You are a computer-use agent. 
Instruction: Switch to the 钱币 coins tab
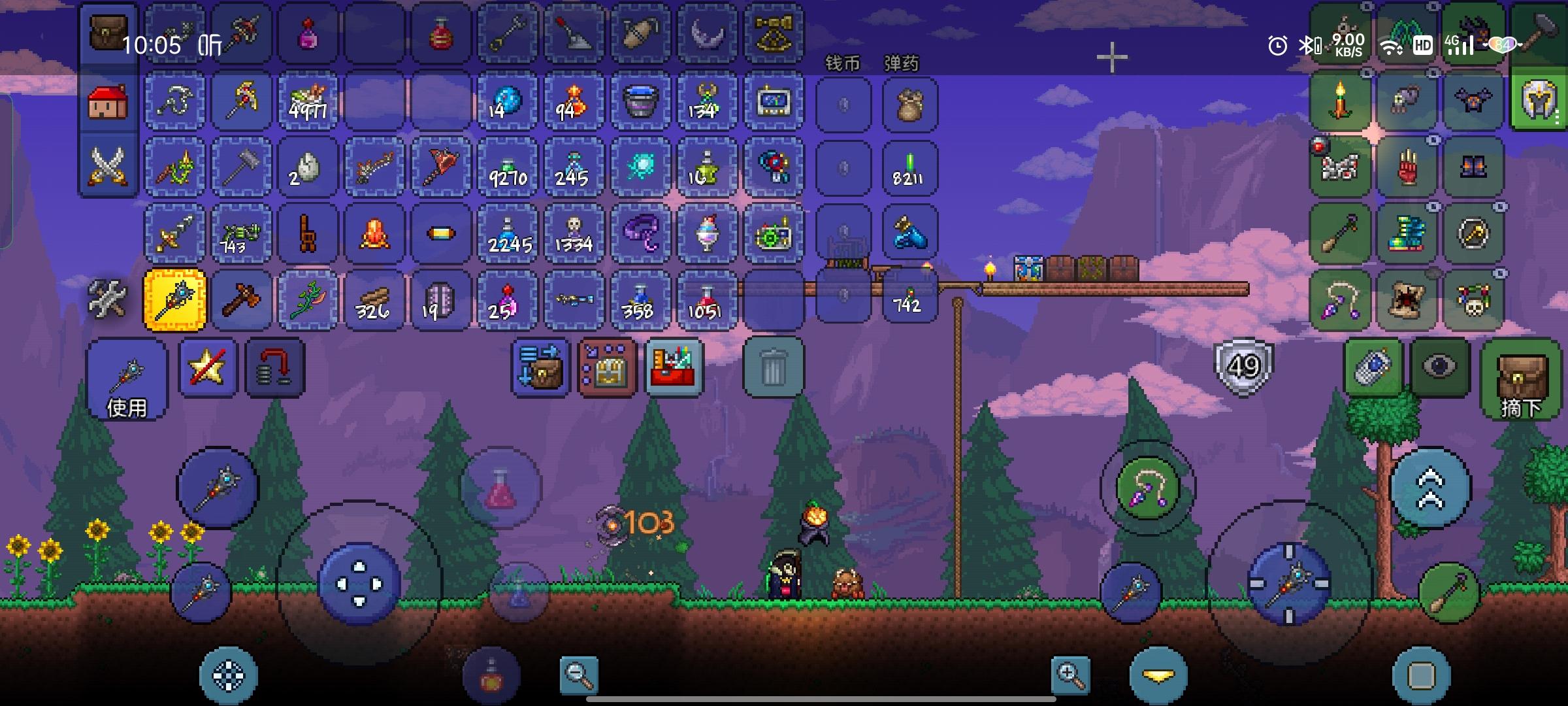point(843,64)
